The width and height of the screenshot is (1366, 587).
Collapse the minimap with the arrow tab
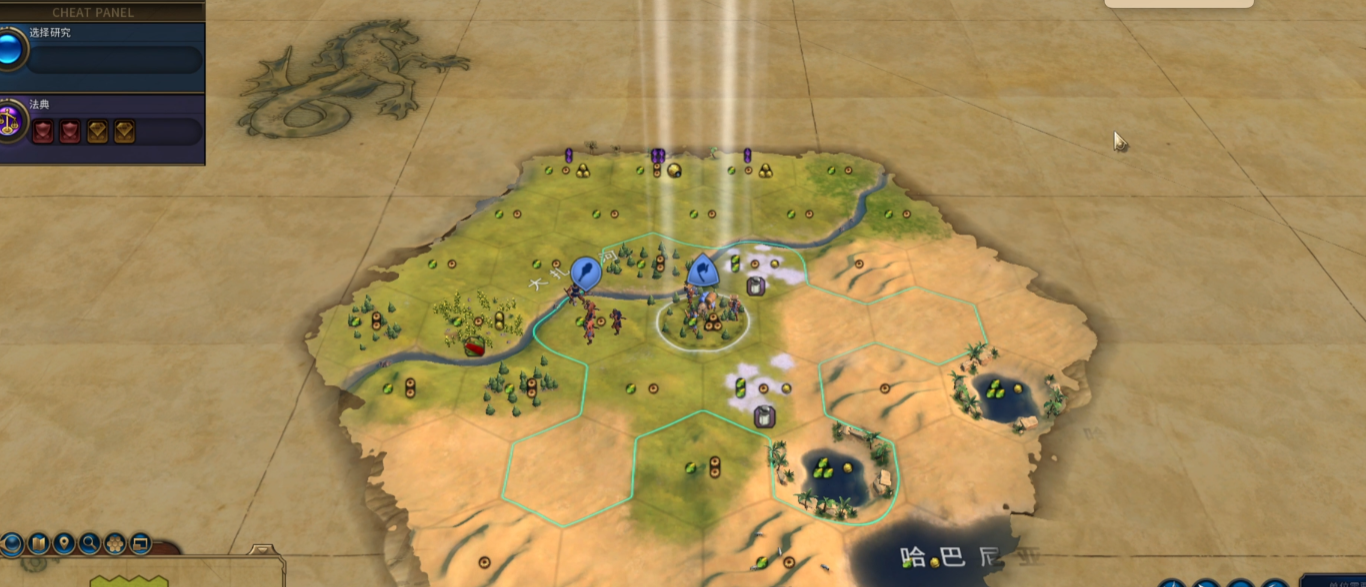click(x=264, y=551)
